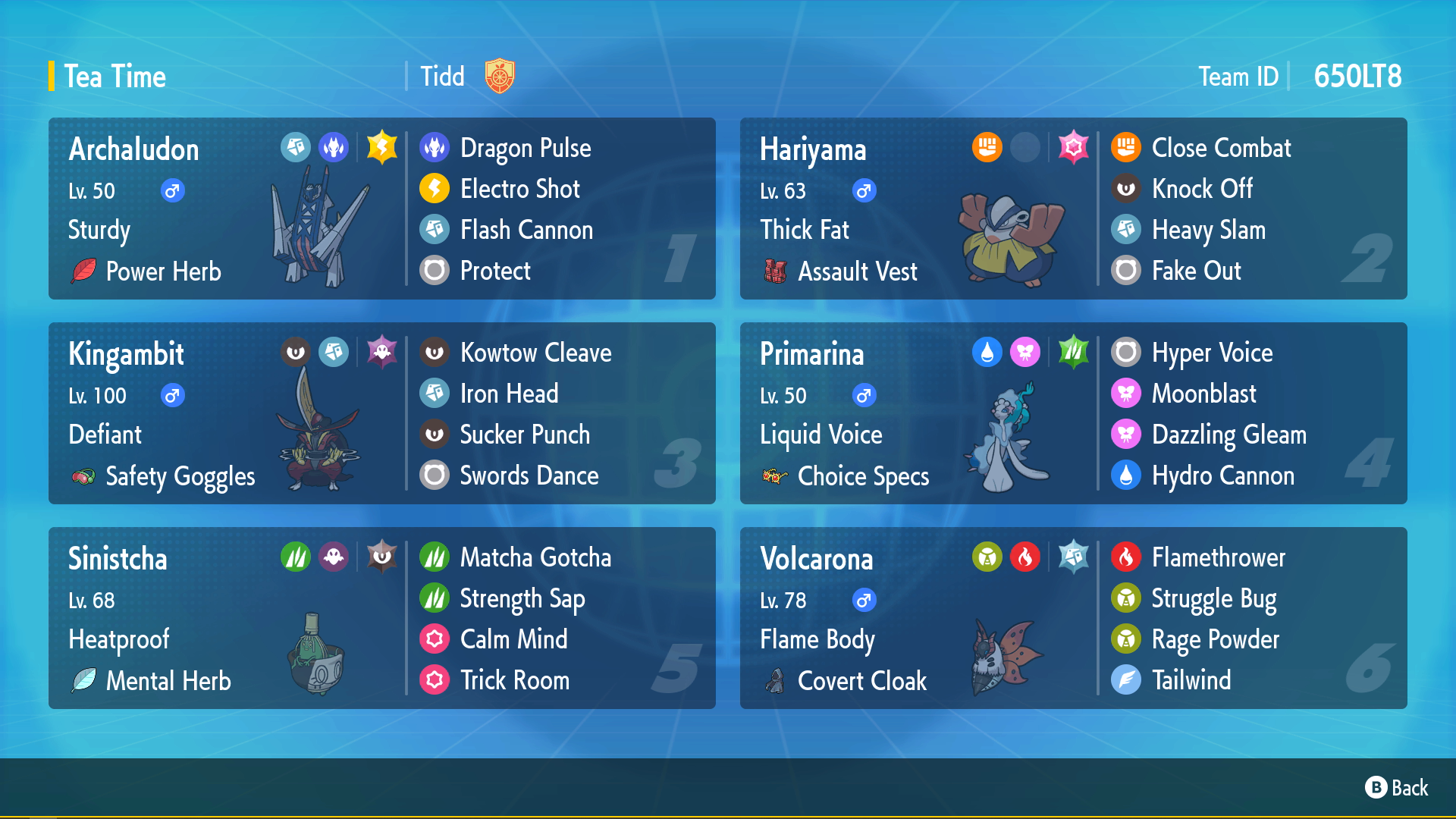Click Primarina's Choice Specs held item
The width and height of the screenshot is (1456, 819).
[863, 476]
